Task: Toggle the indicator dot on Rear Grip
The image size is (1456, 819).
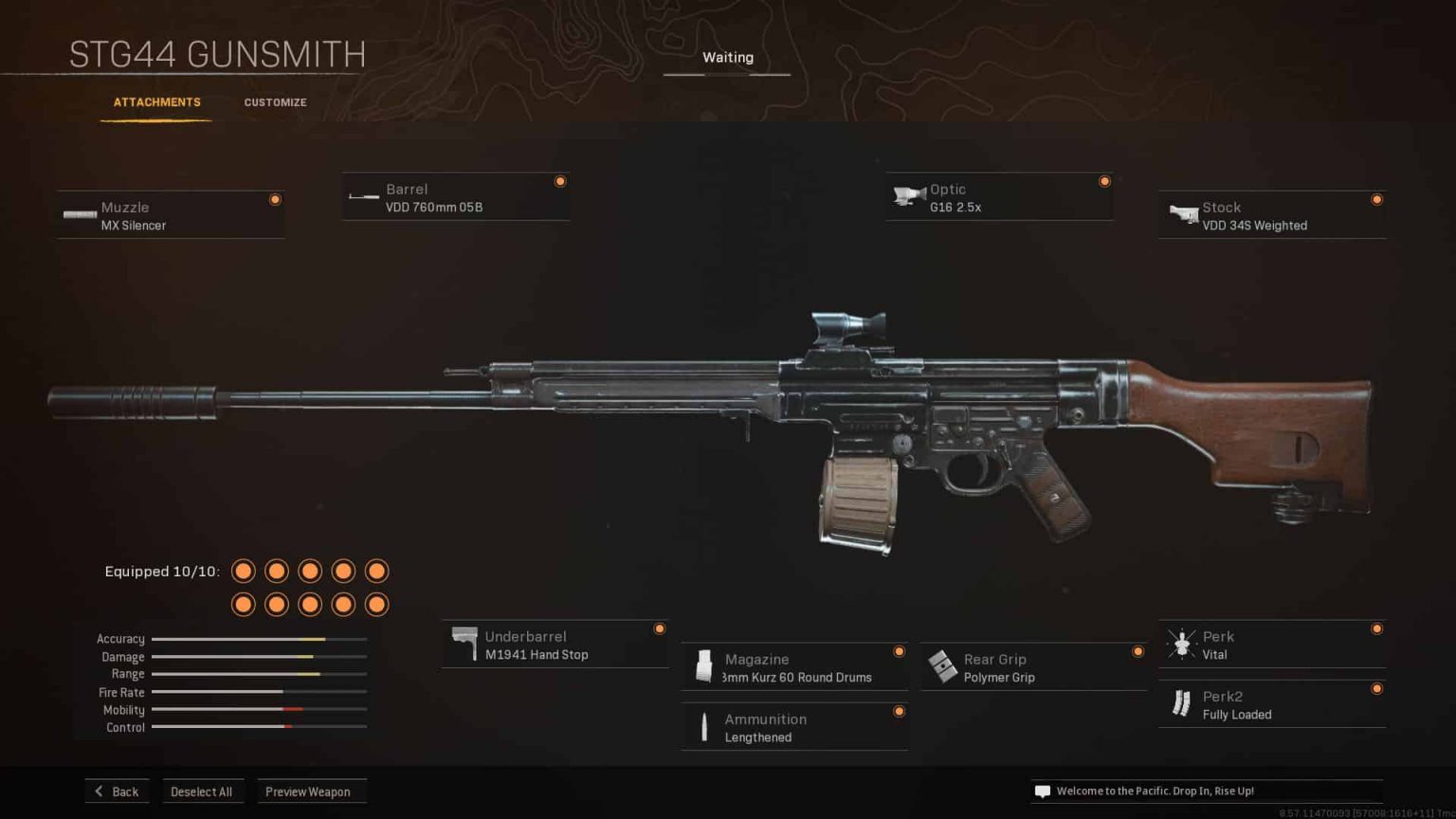Action: pyautogui.click(x=1137, y=651)
